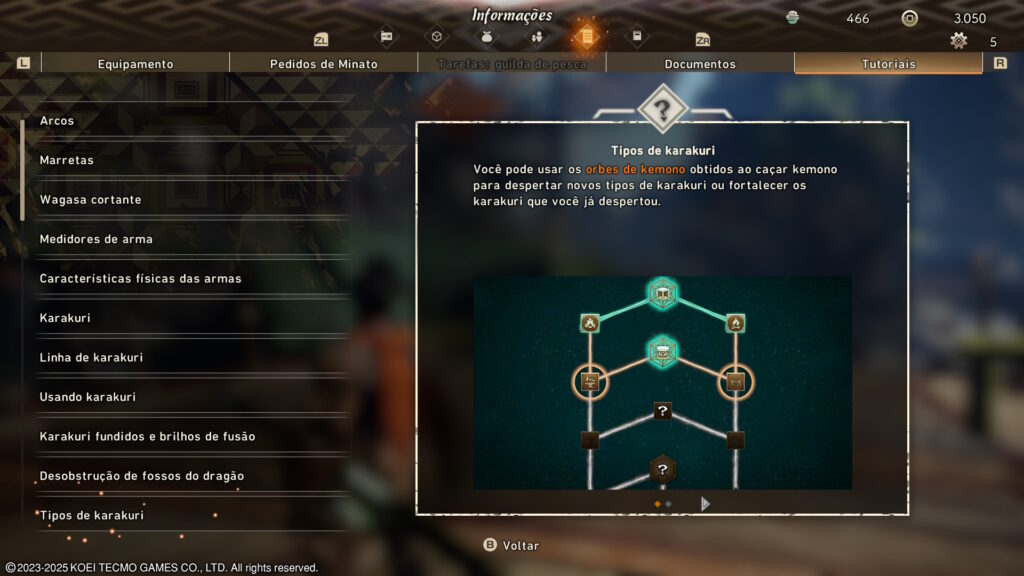Image resolution: width=1024 pixels, height=576 pixels.
Task: Select Desobstrução de fossos do dragão
Action: [x=141, y=476]
